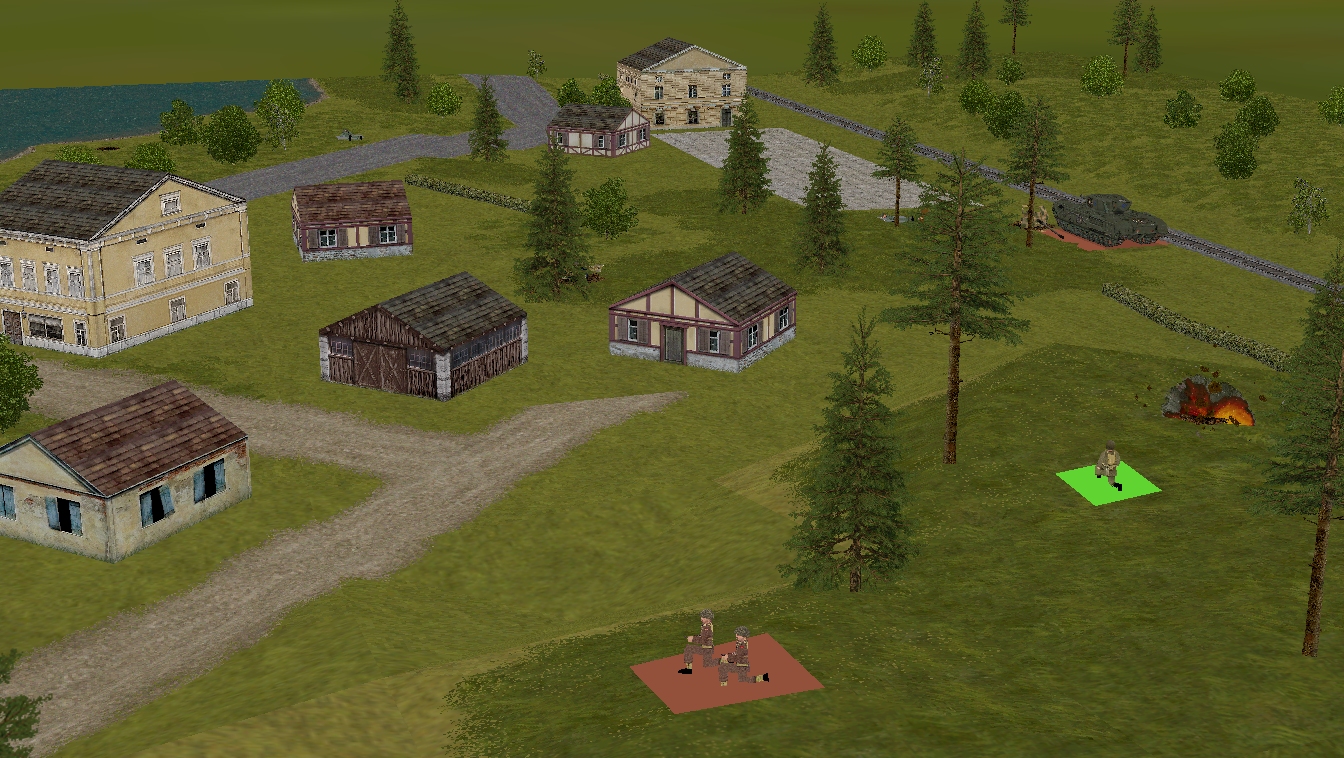Screen dimensions: 1344x758
Task: Select the soldier on the green base
Action: [x=1108, y=467]
